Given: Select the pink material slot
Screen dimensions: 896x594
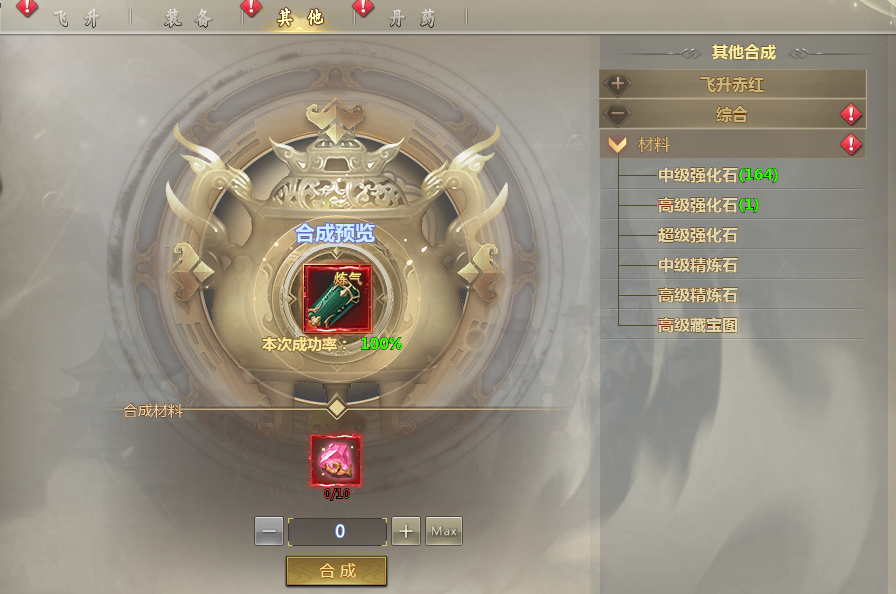Looking at the screenshot, I should coord(336,460).
